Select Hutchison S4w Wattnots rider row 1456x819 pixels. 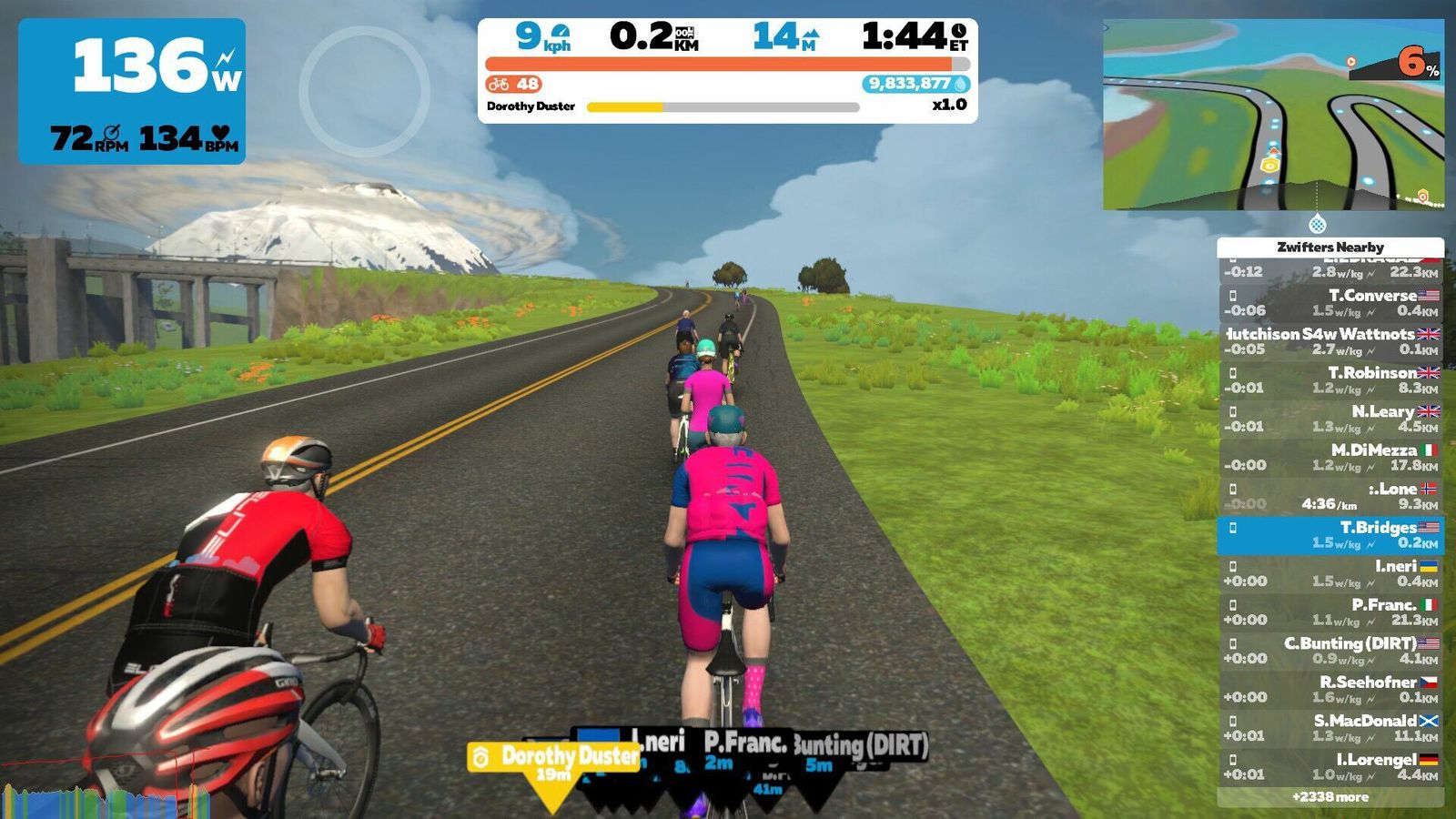tap(1330, 341)
